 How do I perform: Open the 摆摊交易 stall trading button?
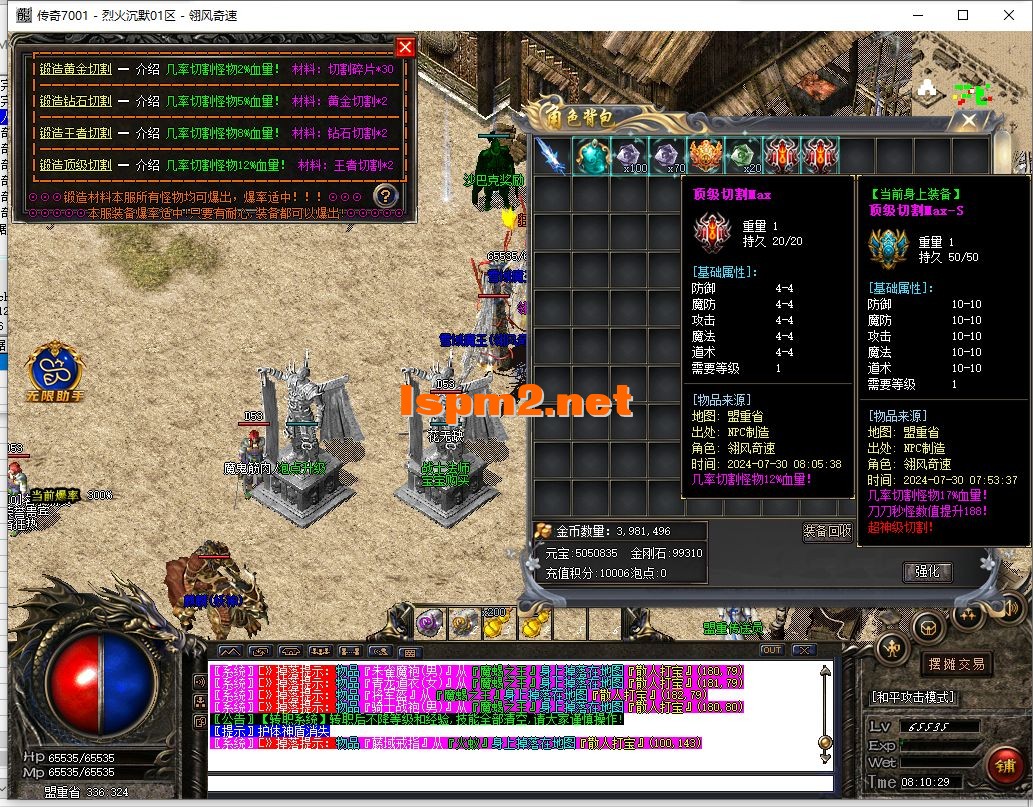click(x=956, y=663)
